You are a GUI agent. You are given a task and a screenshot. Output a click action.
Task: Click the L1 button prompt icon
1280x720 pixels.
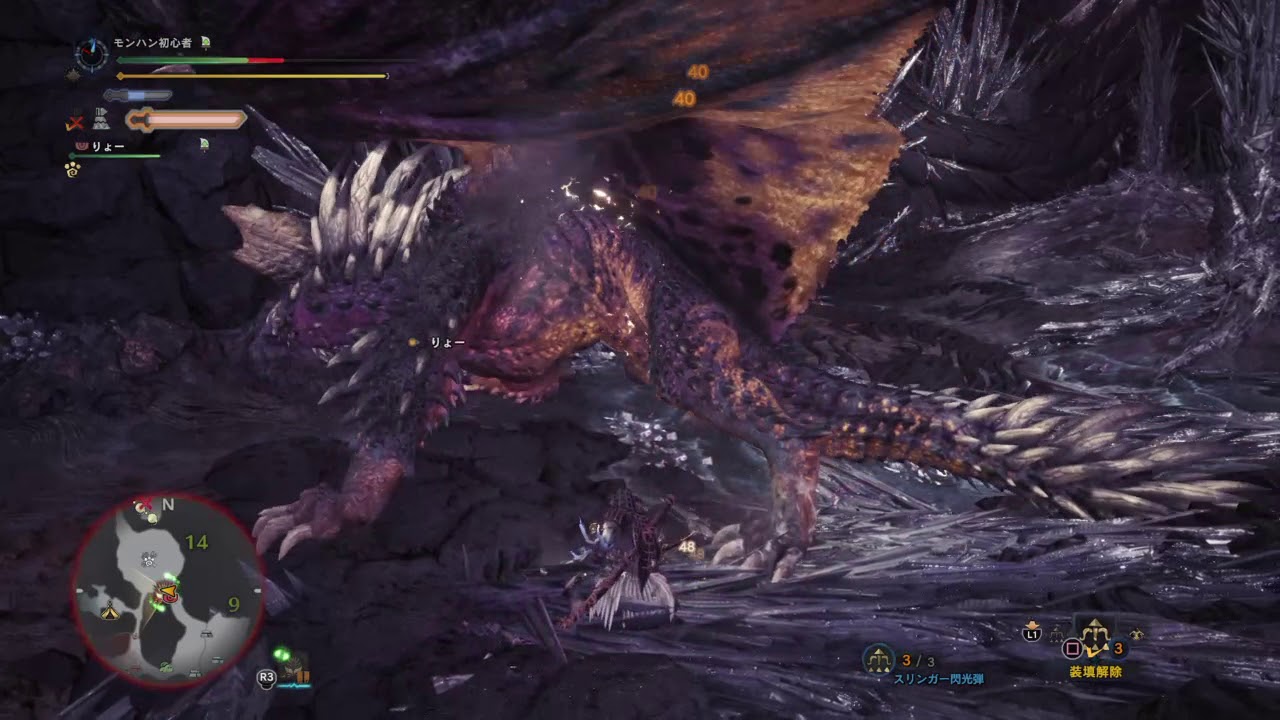[1032, 633]
